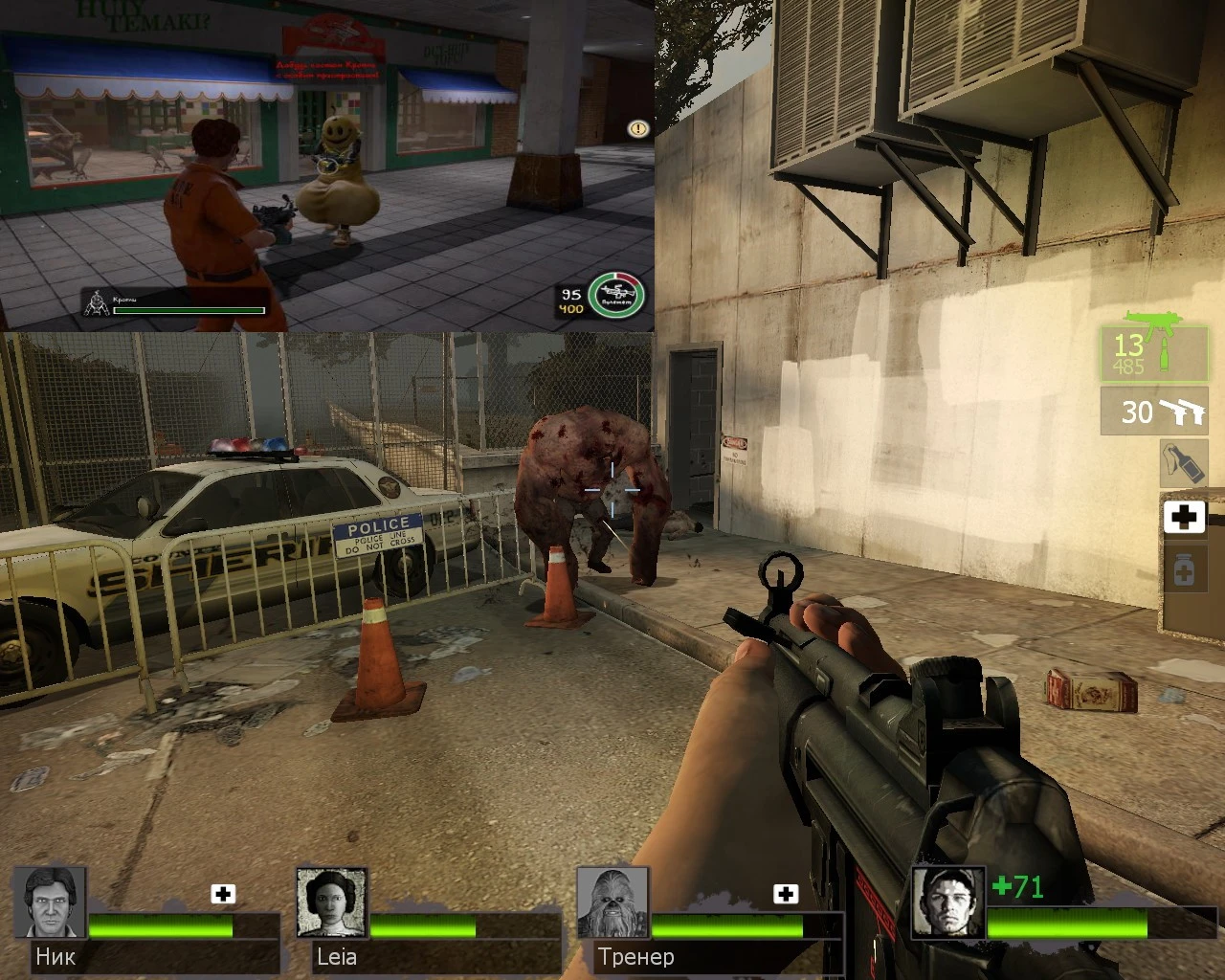1225x980 pixels.
Task: Click the first aid cross beside Тренер's portrait
Action: click(787, 893)
